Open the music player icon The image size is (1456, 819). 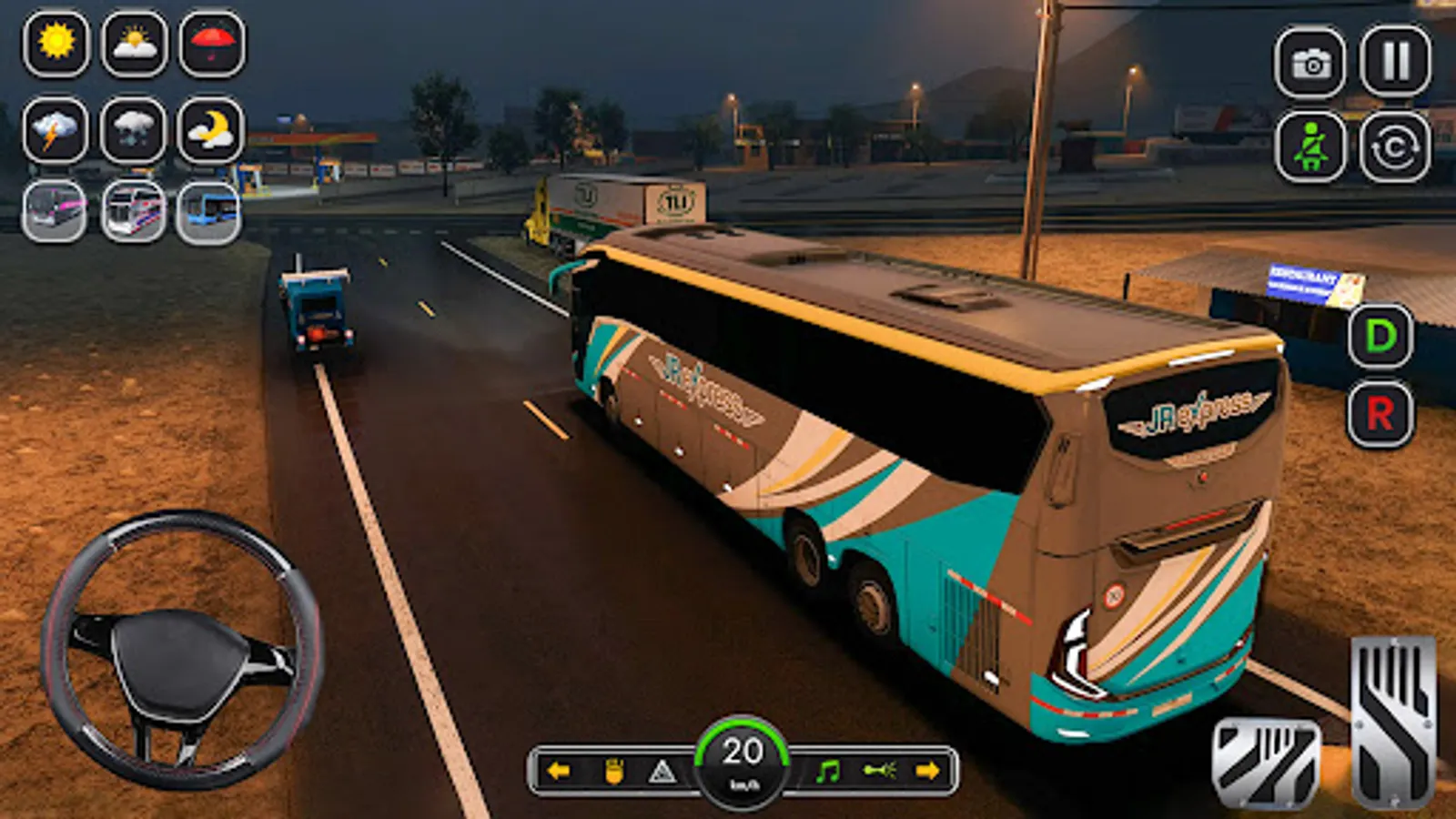(x=827, y=769)
